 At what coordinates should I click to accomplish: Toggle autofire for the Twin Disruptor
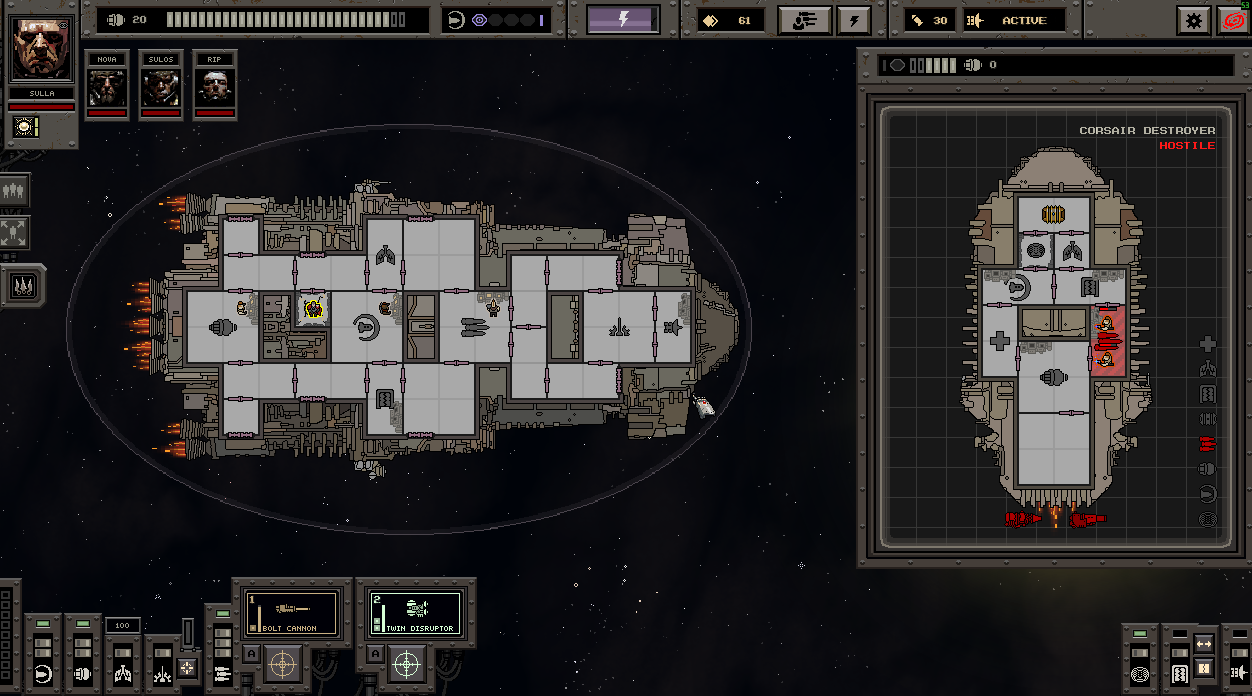(x=374, y=655)
